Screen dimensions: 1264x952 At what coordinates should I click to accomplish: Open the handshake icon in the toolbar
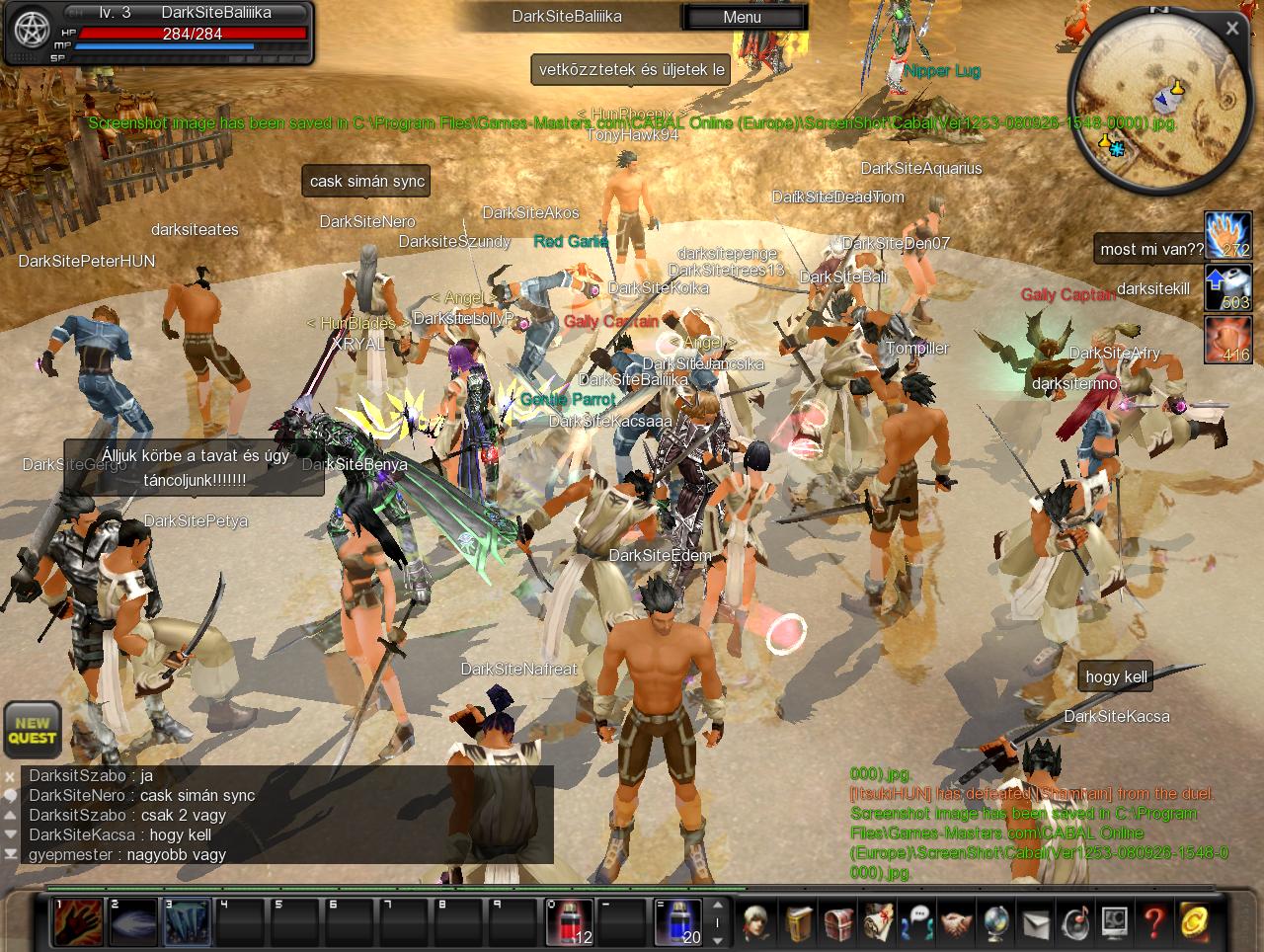[x=956, y=923]
